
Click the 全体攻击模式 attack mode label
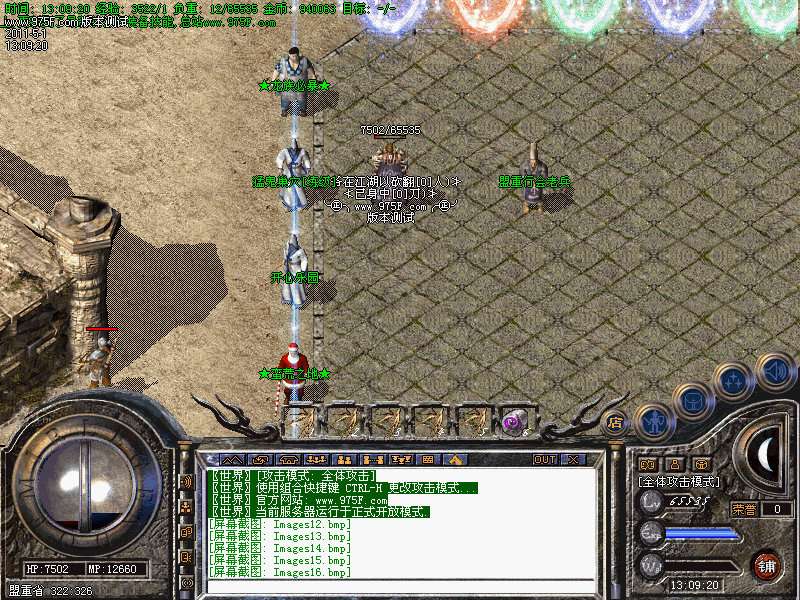click(680, 481)
